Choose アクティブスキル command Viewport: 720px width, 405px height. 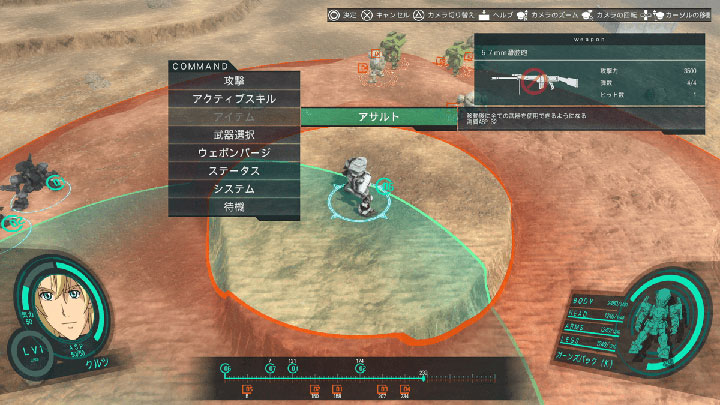234,99
